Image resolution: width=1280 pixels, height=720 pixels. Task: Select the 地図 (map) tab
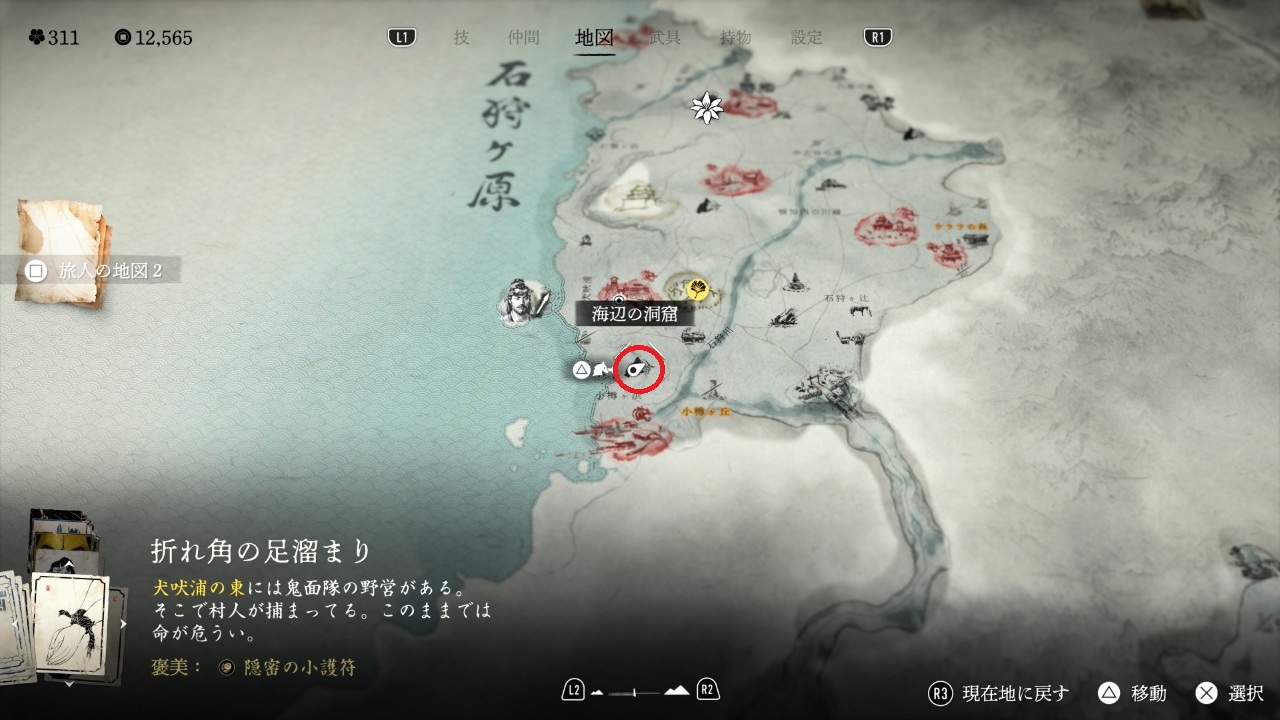tap(594, 38)
